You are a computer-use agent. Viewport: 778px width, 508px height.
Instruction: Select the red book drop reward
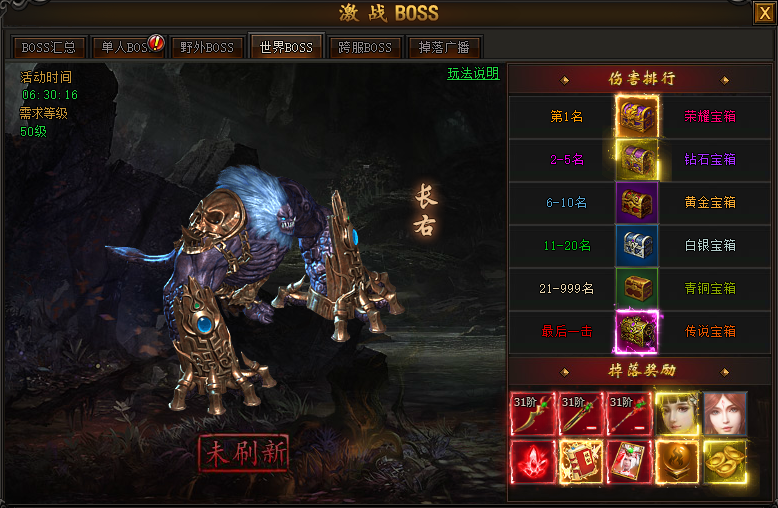tap(580, 462)
